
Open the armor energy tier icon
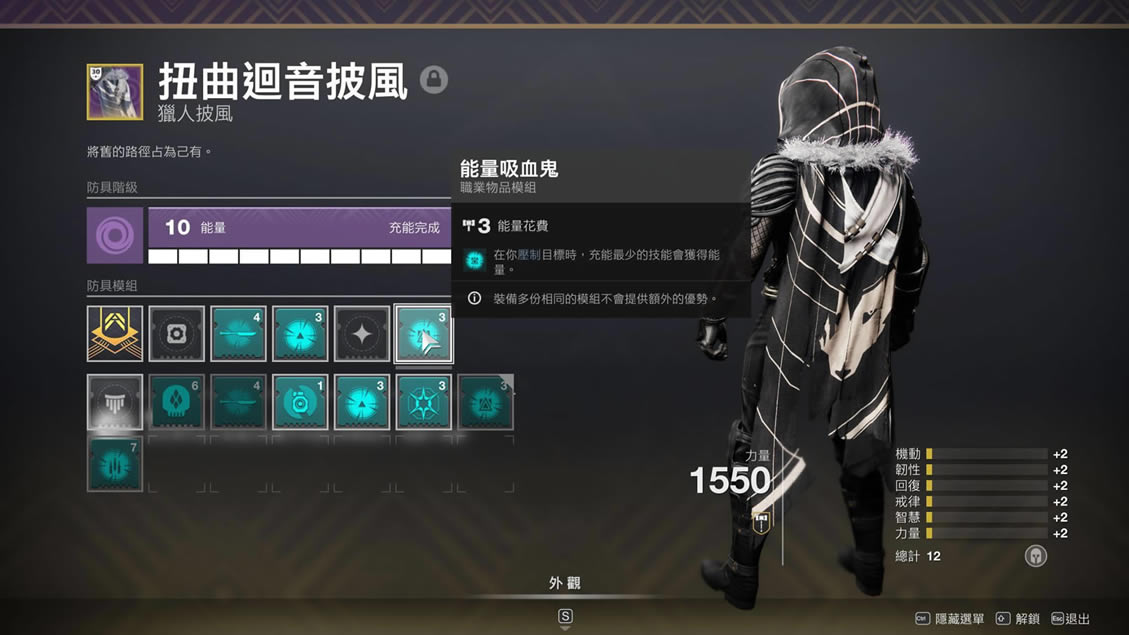pos(115,236)
